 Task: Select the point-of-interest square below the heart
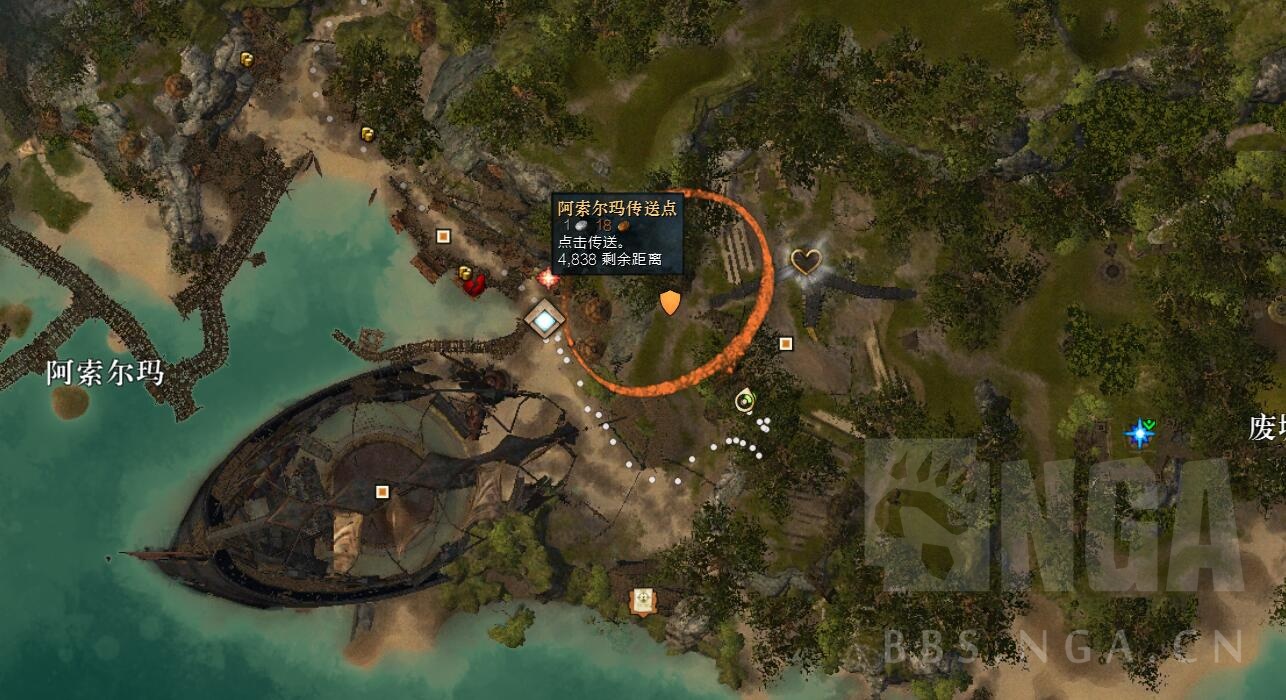pos(786,344)
